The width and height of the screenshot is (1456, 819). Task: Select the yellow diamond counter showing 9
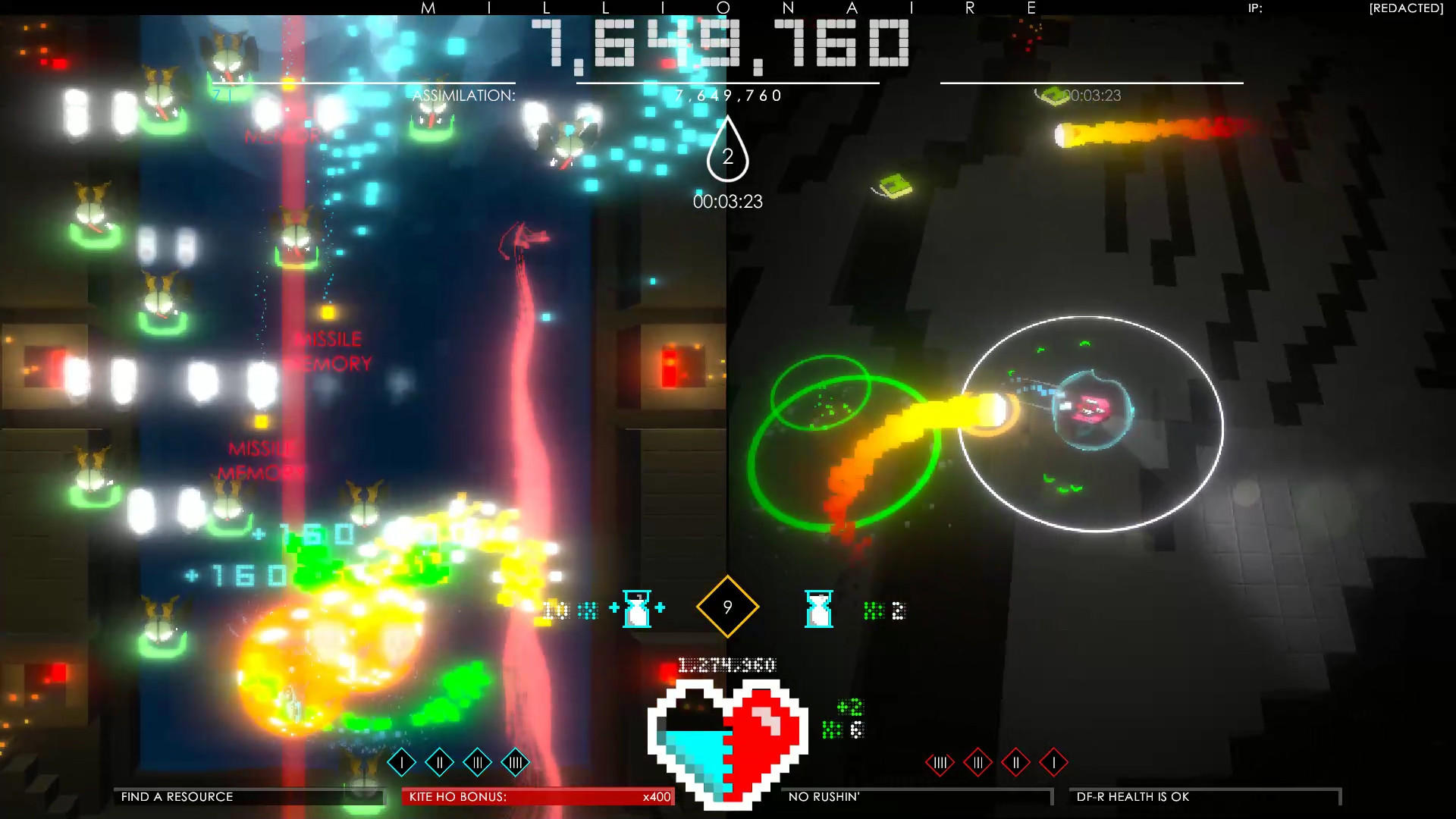pyautogui.click(x=726, y=607)
